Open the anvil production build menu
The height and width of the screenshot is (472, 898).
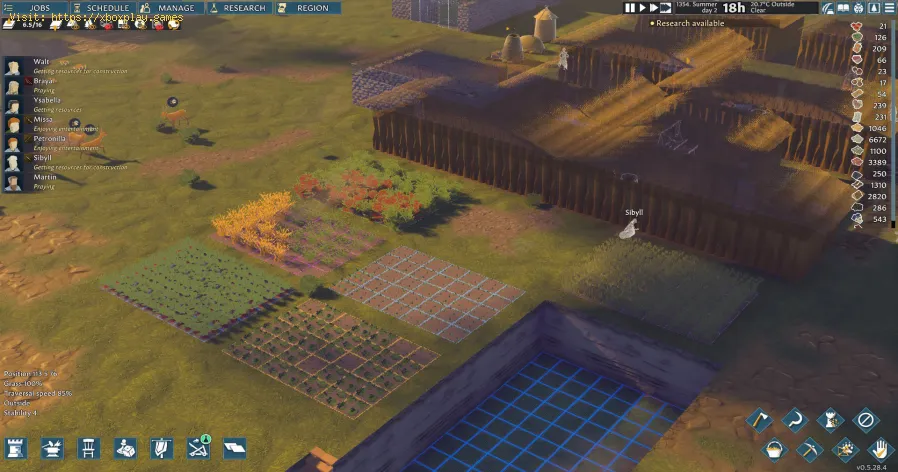pos(53,449)
